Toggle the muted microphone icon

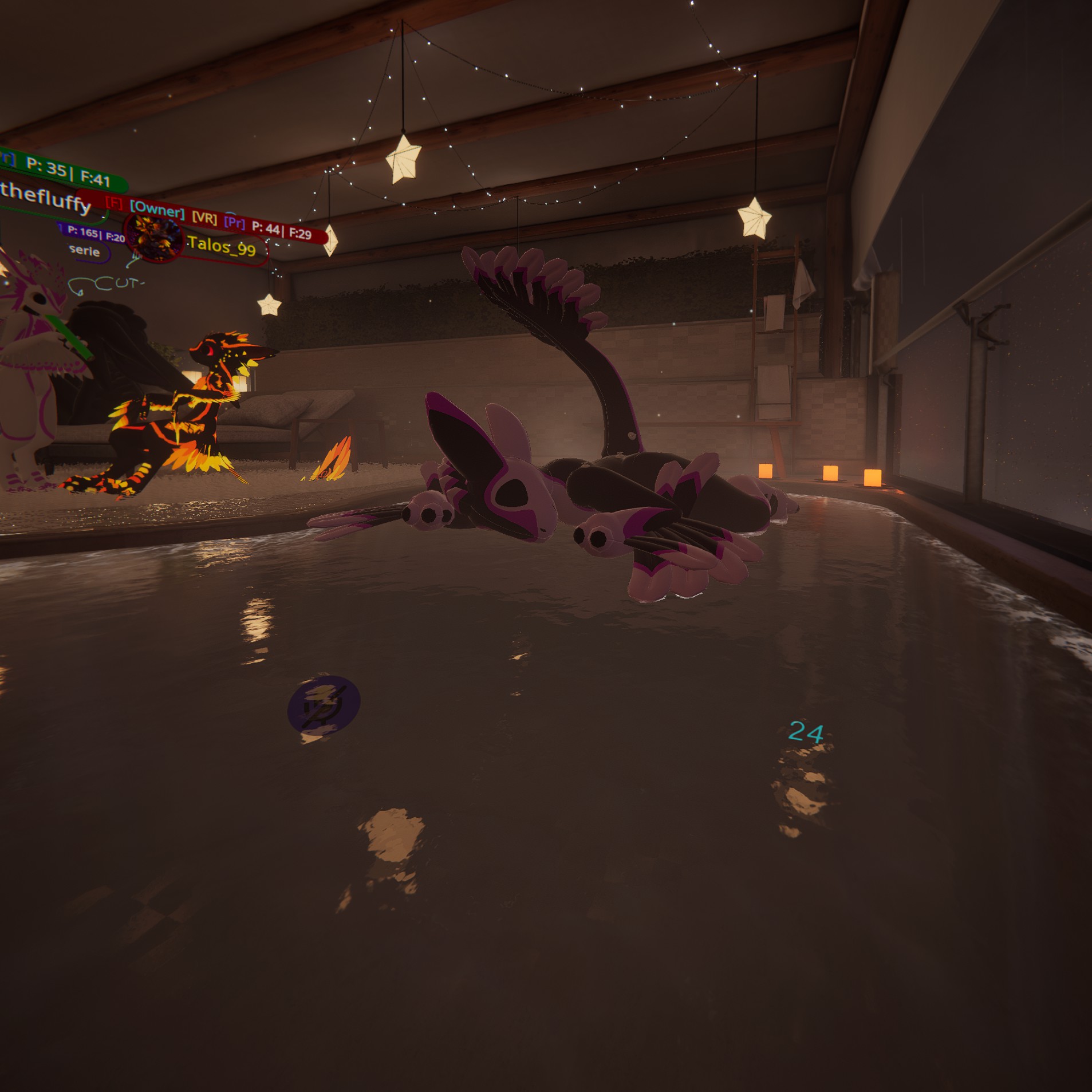point(324,705)
